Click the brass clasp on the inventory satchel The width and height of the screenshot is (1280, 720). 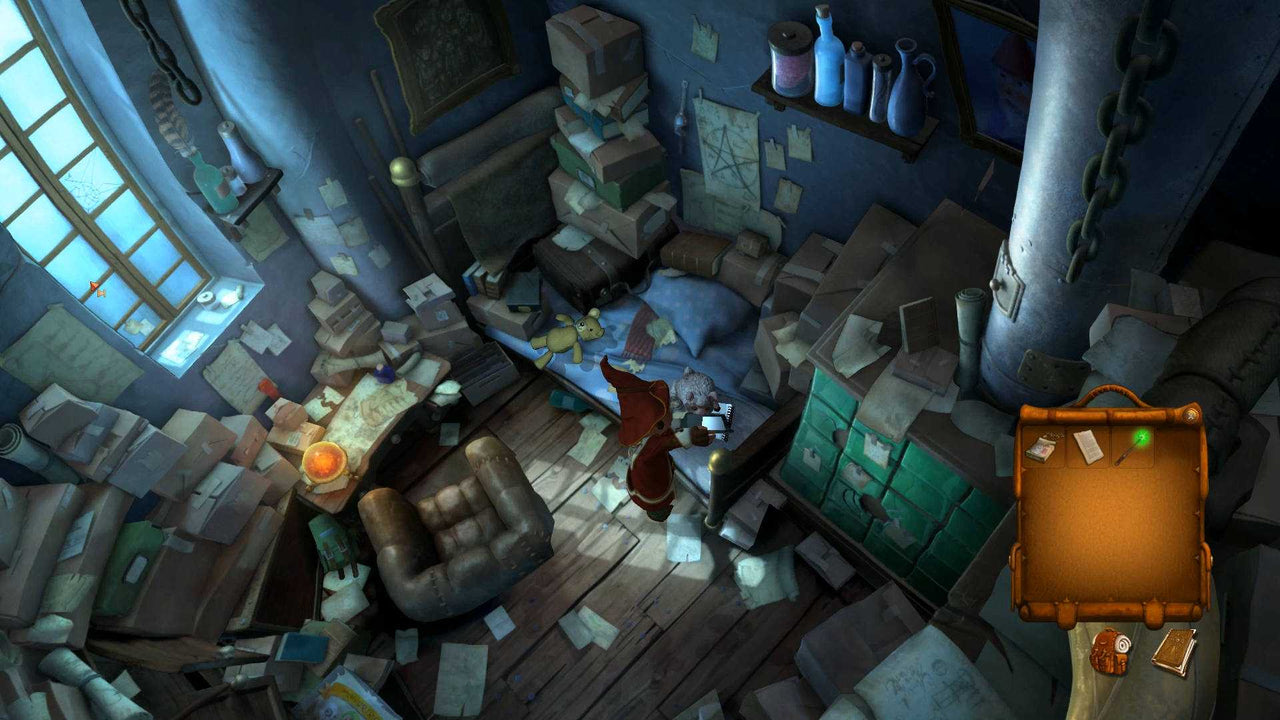click(x=1192, y=413)
